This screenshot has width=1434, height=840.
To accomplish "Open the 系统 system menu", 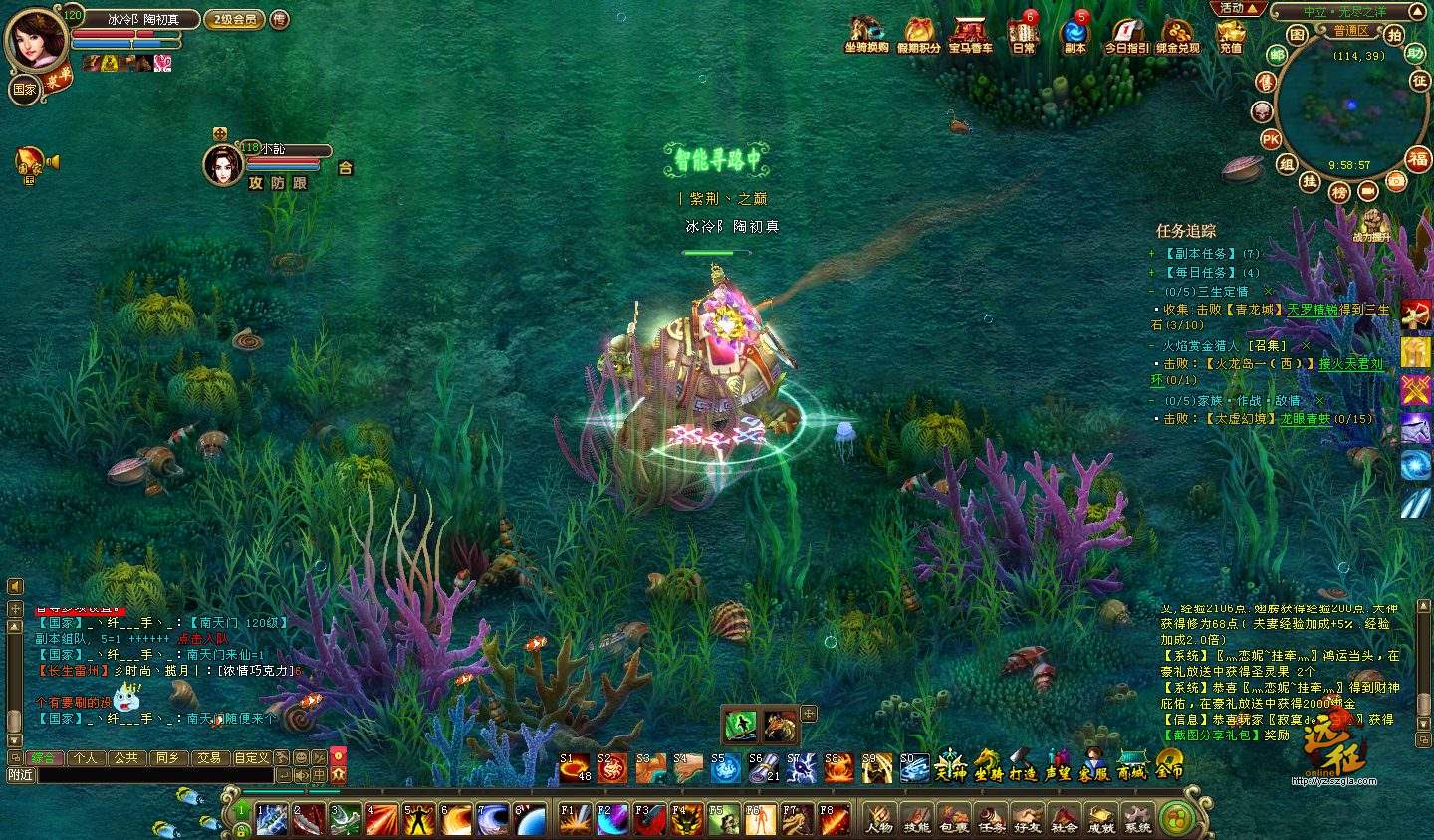I will (x=1138, y=818).
